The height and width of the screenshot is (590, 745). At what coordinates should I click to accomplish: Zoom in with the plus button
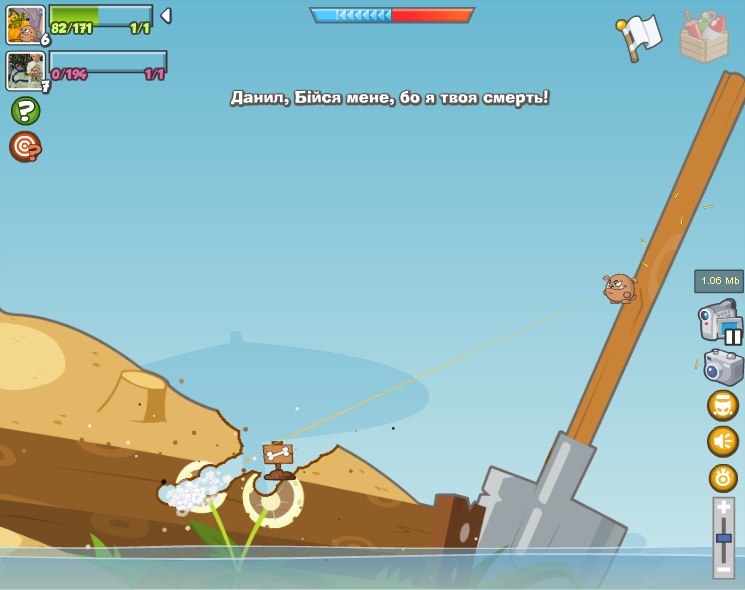pyautogui.click(x=724, y=508)
